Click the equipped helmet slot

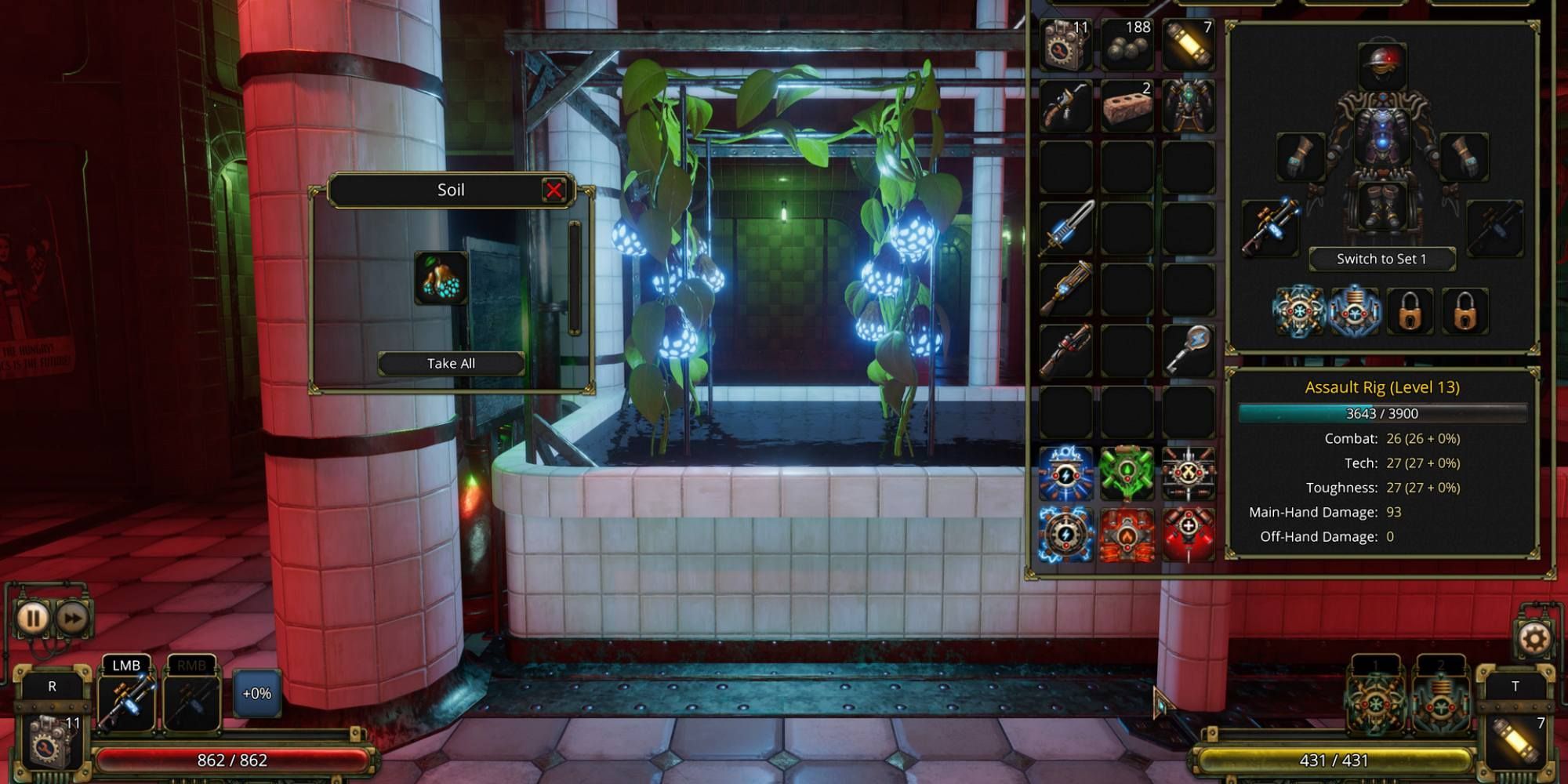click(x=1382, y=67)
